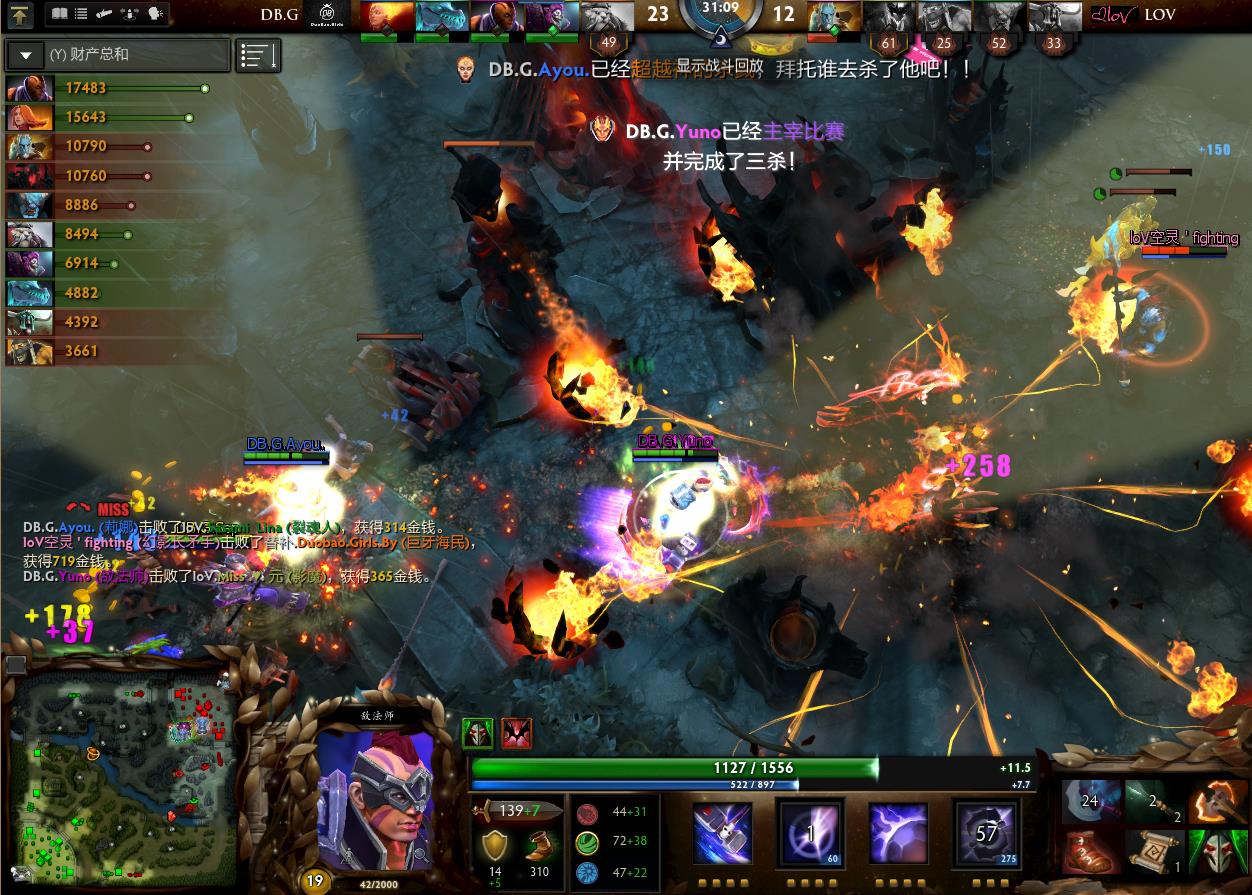Click the up-arrow button in the top-left corner
This screenshot has height=895, width=1252.
coord(20,14)
